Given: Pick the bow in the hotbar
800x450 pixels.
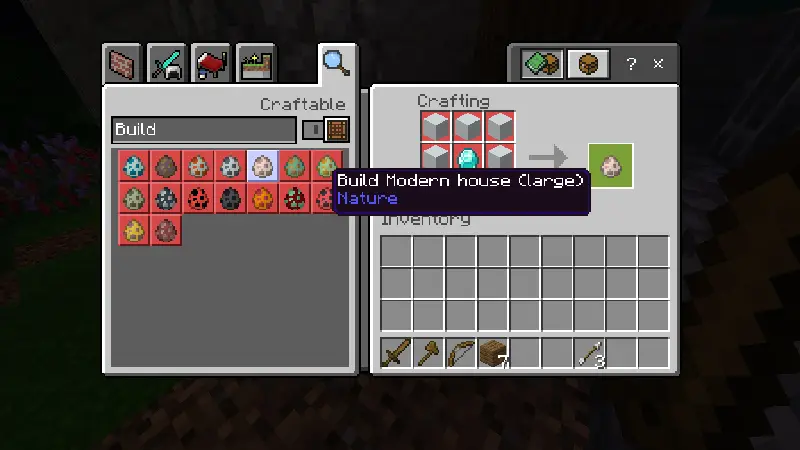Looking at the screenshot, I should (x=460, y=353).
